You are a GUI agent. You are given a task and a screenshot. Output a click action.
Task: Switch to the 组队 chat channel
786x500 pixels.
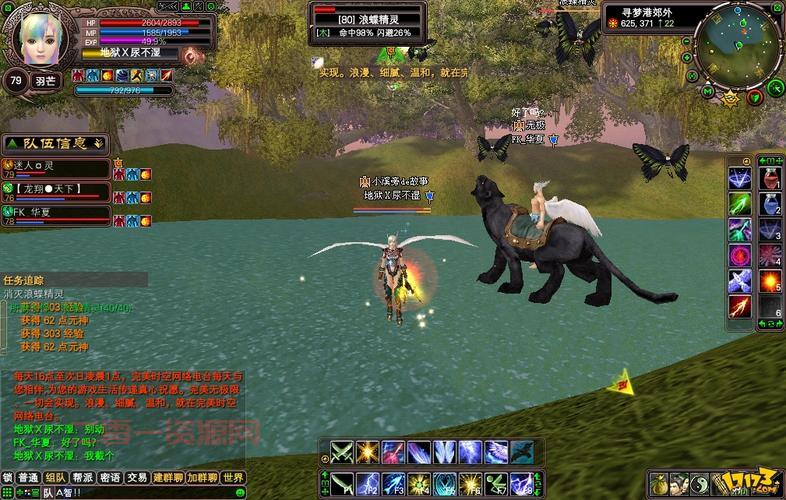56,478
